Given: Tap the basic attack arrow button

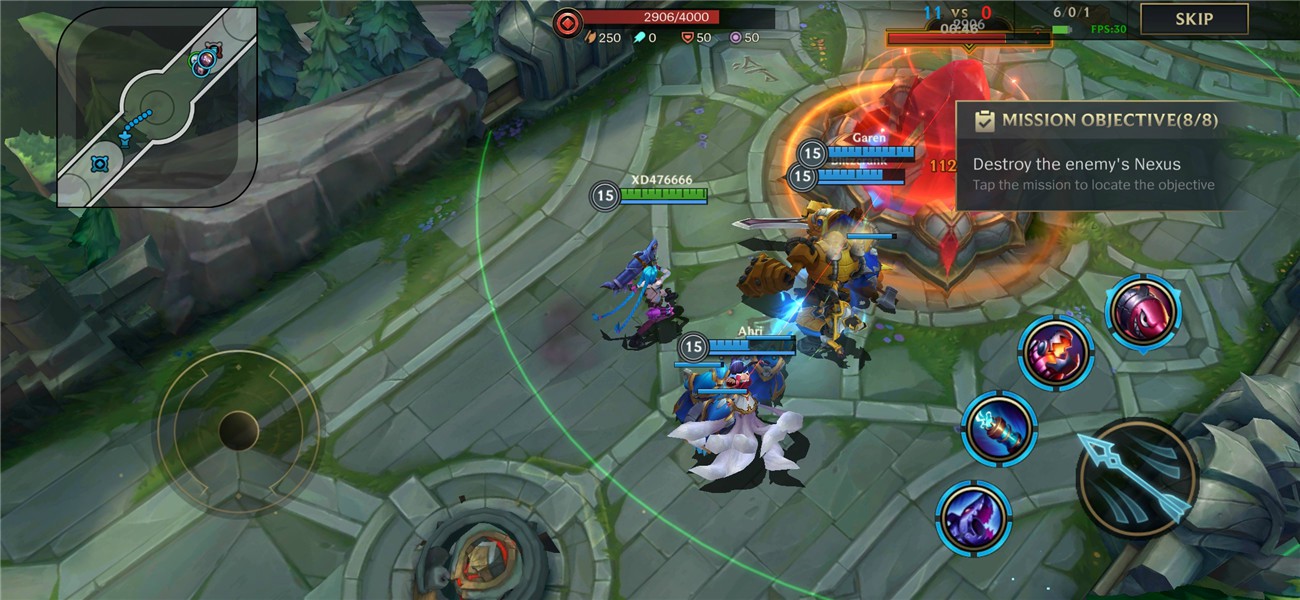Looking at the screenshot, I should pos(1137,476).
